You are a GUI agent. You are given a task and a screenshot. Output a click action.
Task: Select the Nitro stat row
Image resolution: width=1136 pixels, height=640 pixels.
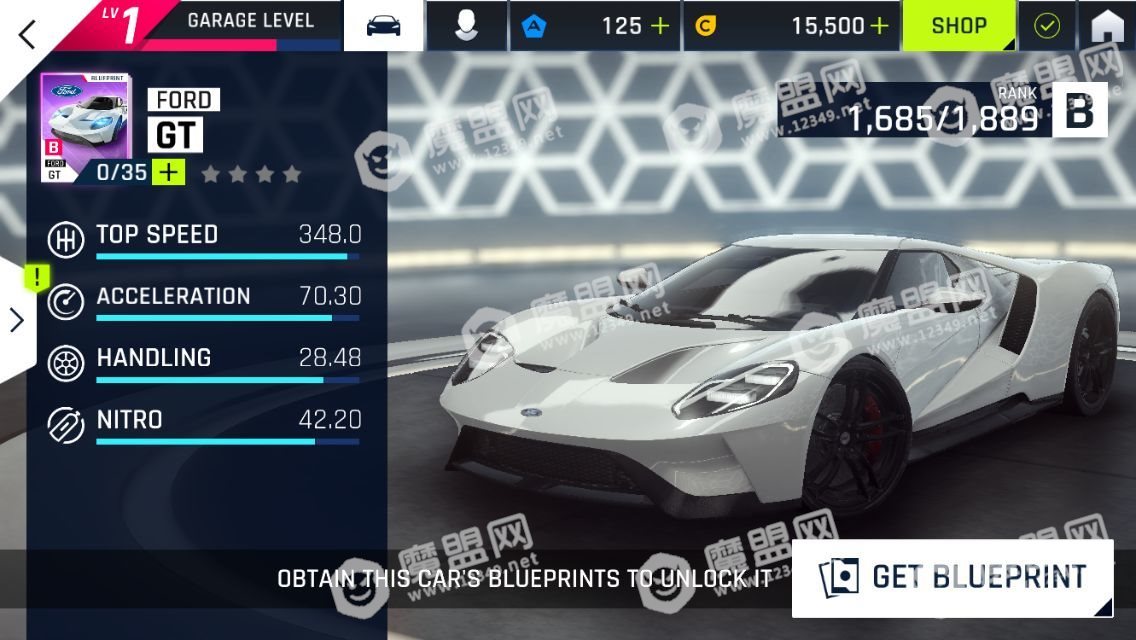click(204, 424)
